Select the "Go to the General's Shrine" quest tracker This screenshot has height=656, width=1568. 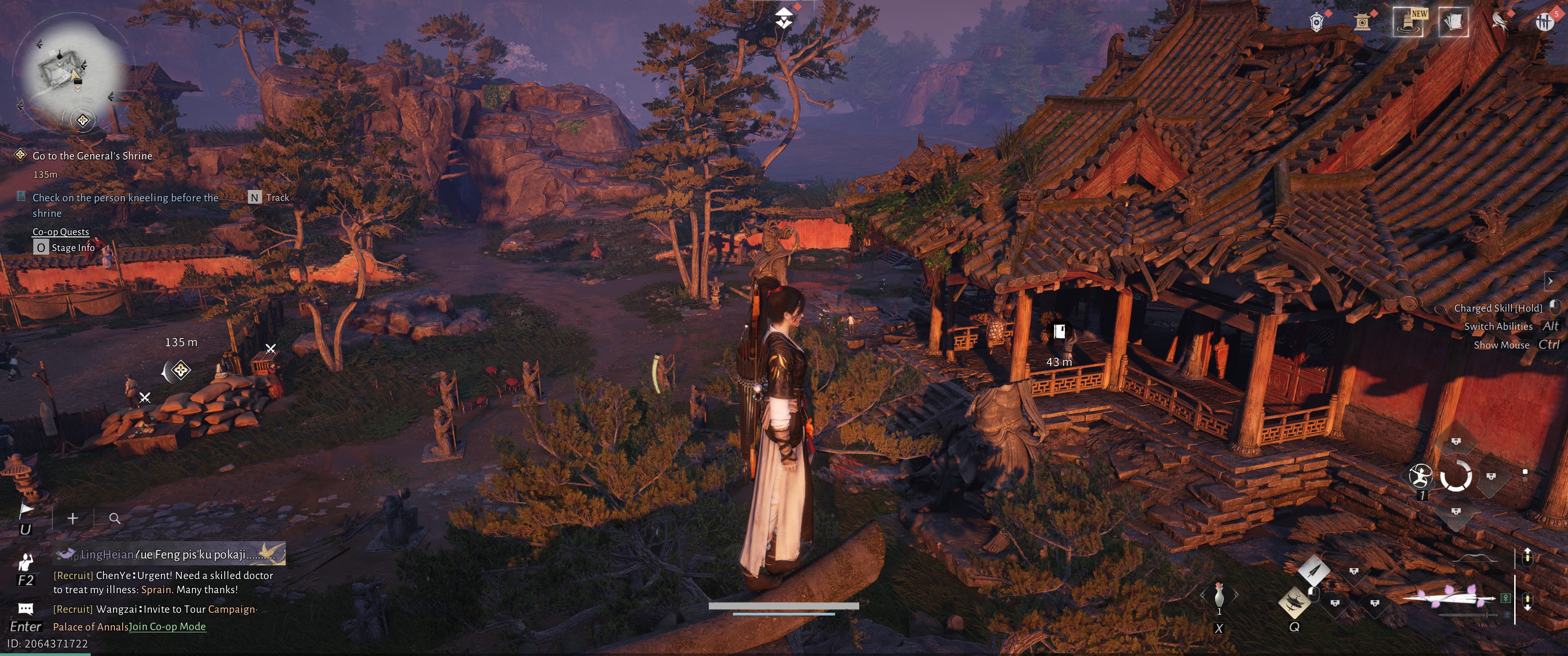pos(92,156)
